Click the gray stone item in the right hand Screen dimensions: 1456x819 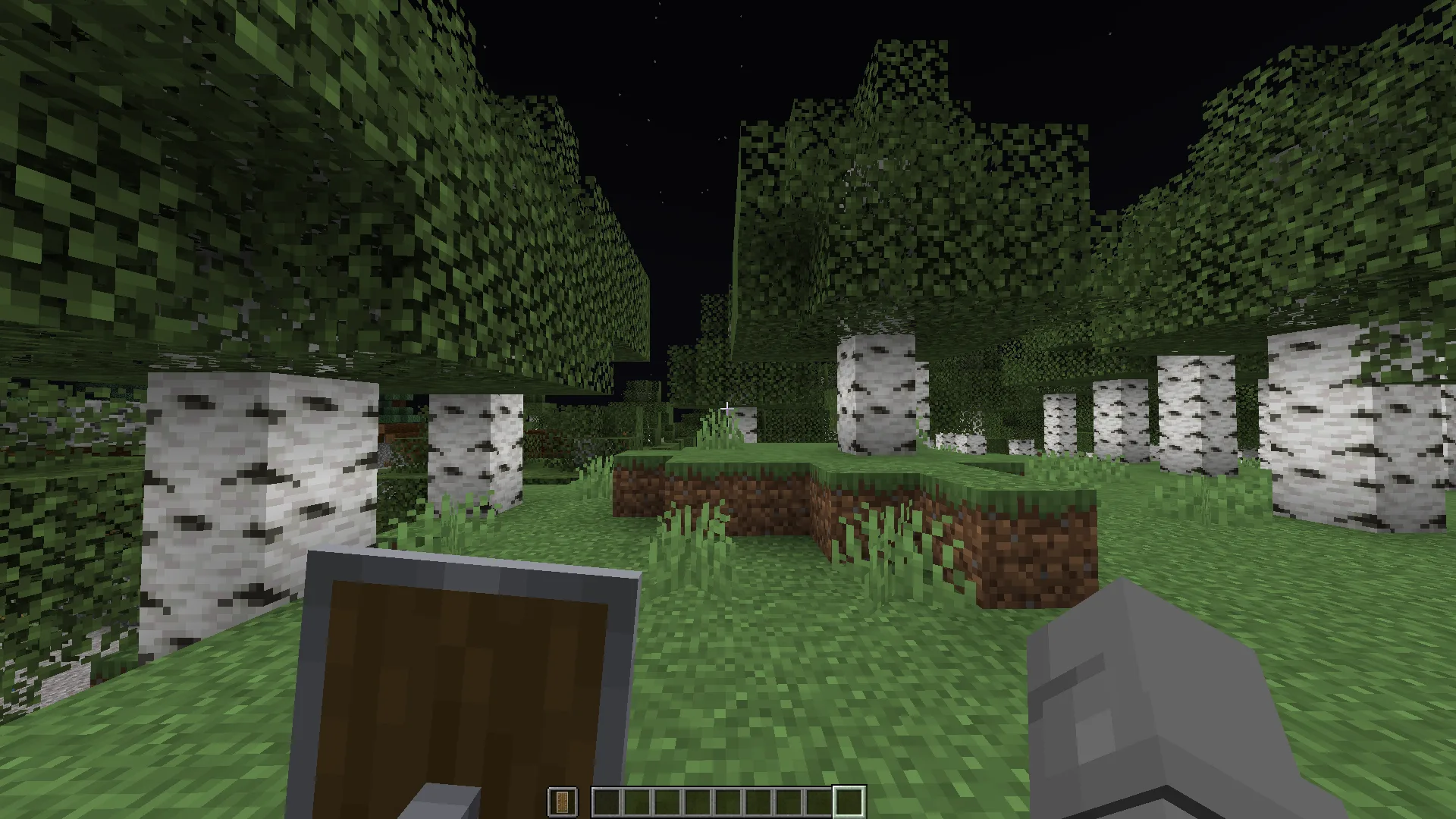(1153, 705)
